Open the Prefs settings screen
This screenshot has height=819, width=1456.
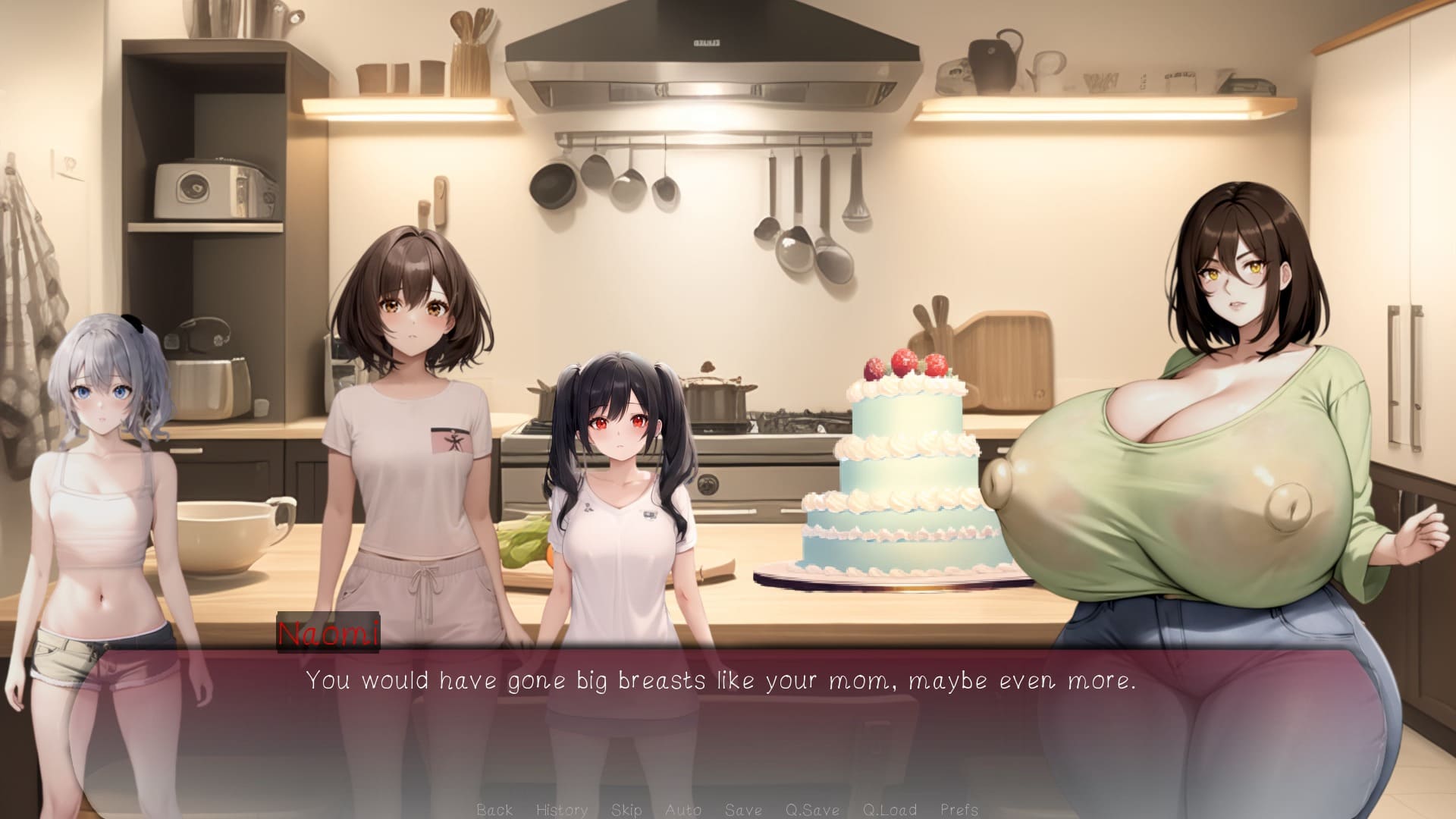[x=959, y=809]
